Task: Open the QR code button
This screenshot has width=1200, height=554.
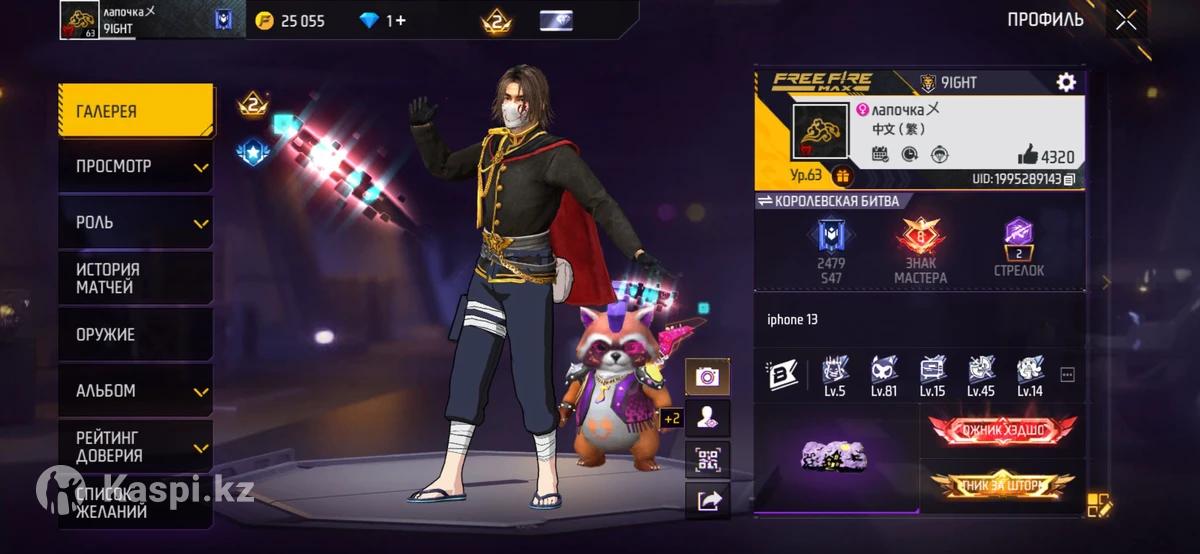Action: (707, 459)
